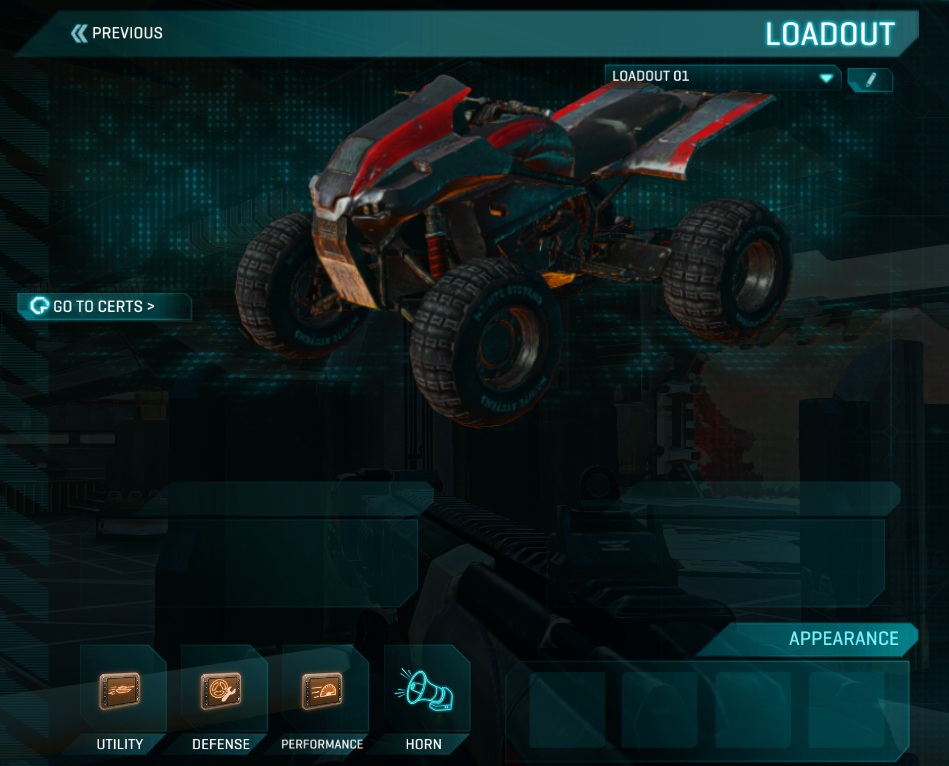Go back with the Previous button

(x=117, y=33)
